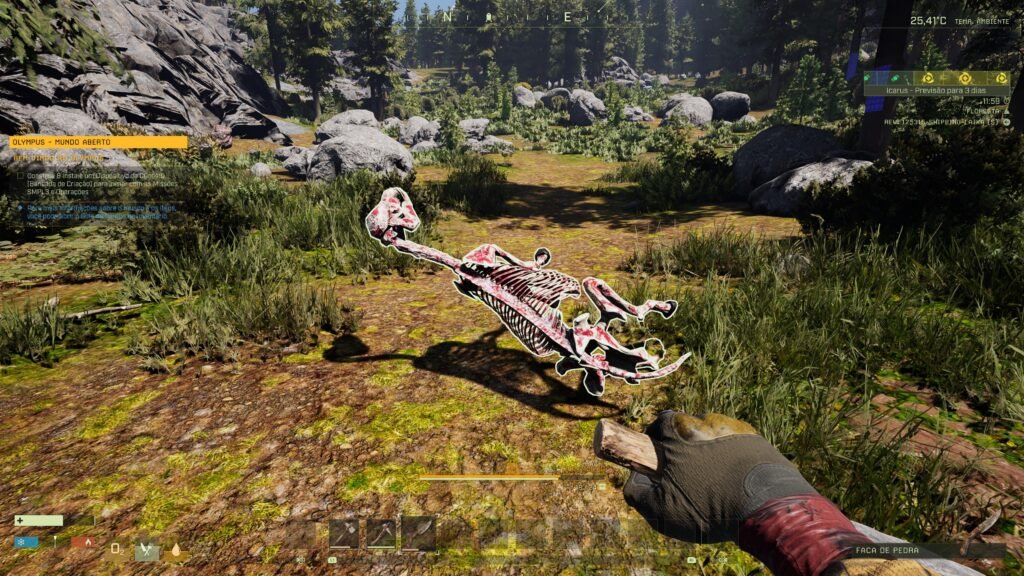The height and width of the screenshot is (576, 1024).
Task: Toggle the mission objective checkbox
Action: [20, 173]
